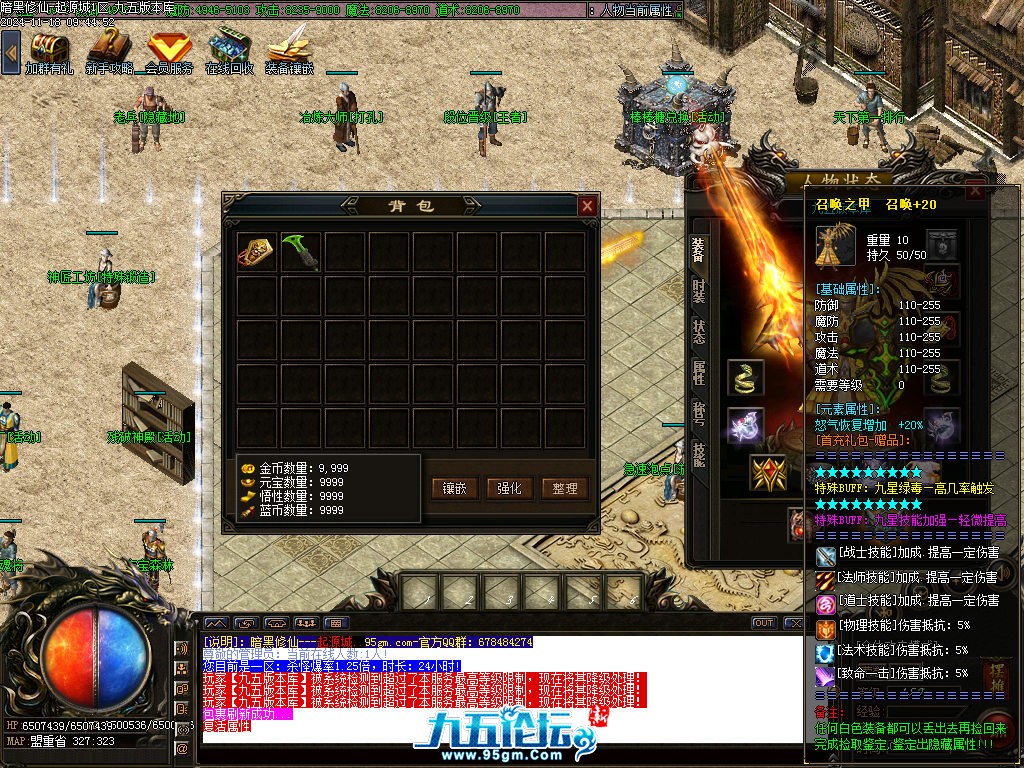Collapse the top icon bar with the arrow
Image resolution: width=1024 pixels, height=768 pixels.
pos(10,52)
